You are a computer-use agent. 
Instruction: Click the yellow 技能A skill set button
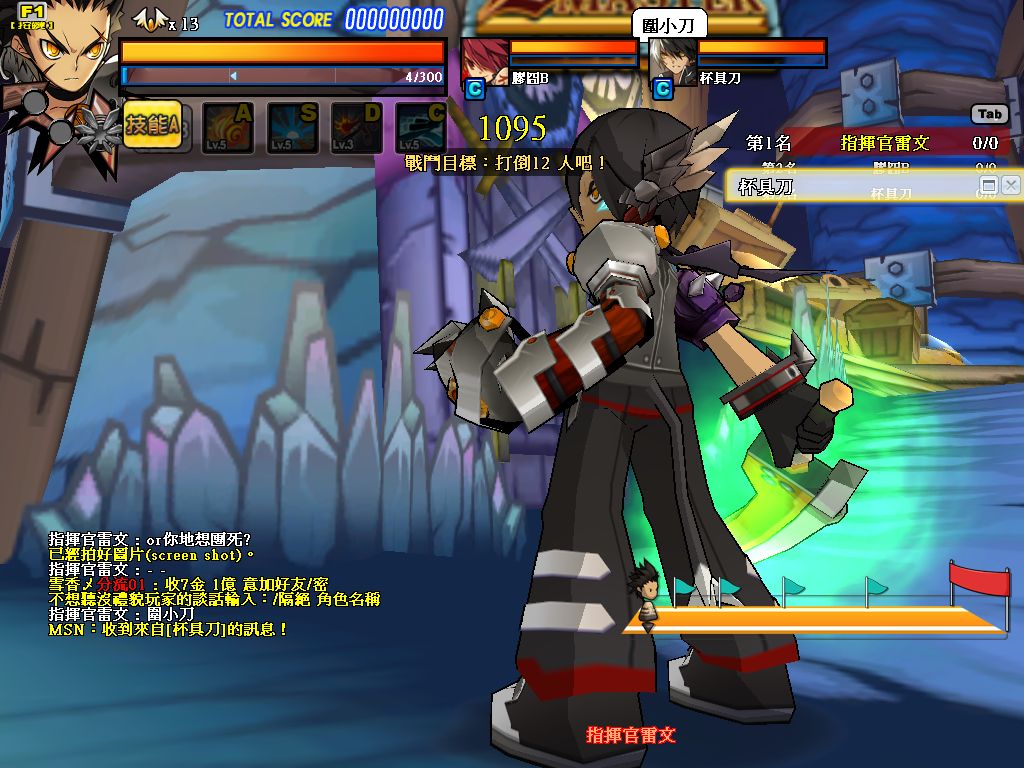152,125
